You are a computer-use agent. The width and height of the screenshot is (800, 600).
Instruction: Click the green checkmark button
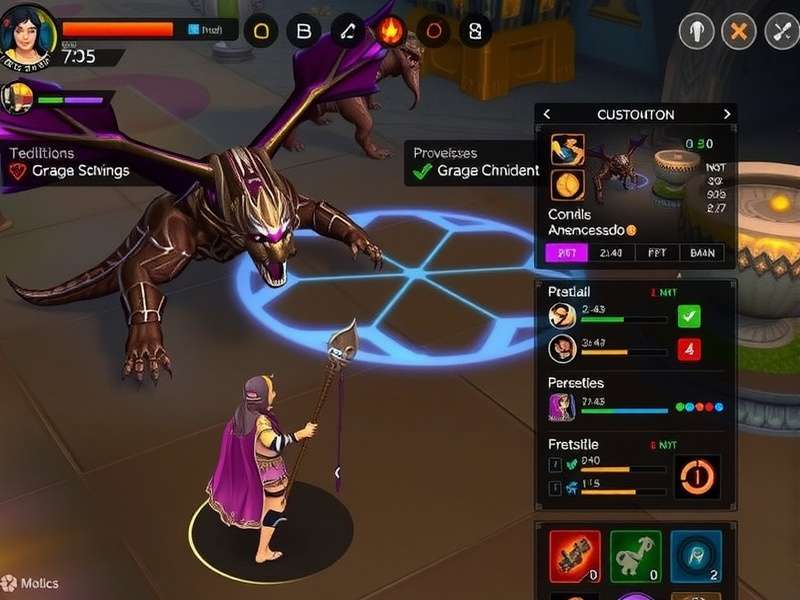(690, 317)
